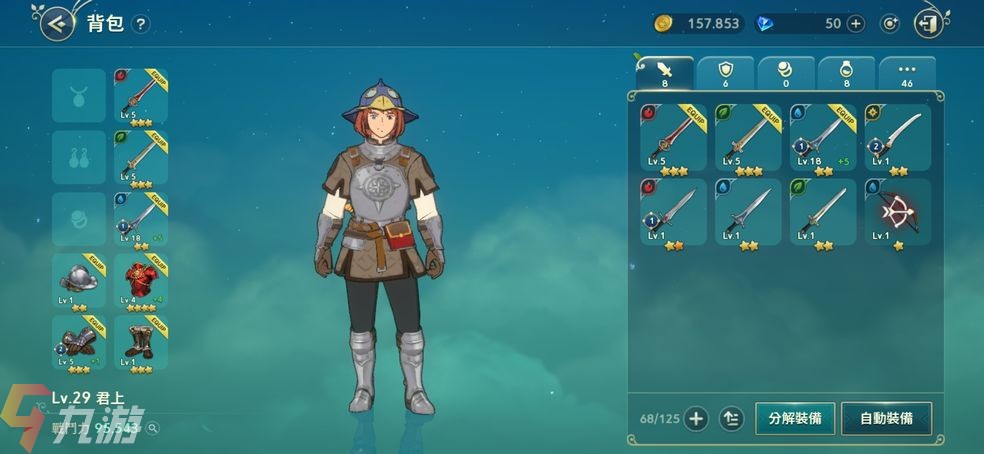
Task: Add more diamonds with the plus button
Action: coord(856,23)
